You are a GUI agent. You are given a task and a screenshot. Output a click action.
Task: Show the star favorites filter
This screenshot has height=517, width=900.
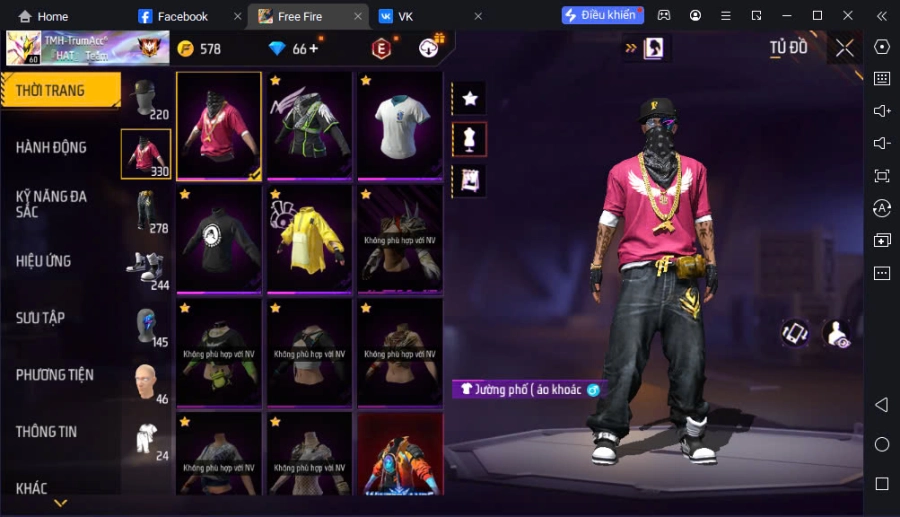(x=469, y=99)
